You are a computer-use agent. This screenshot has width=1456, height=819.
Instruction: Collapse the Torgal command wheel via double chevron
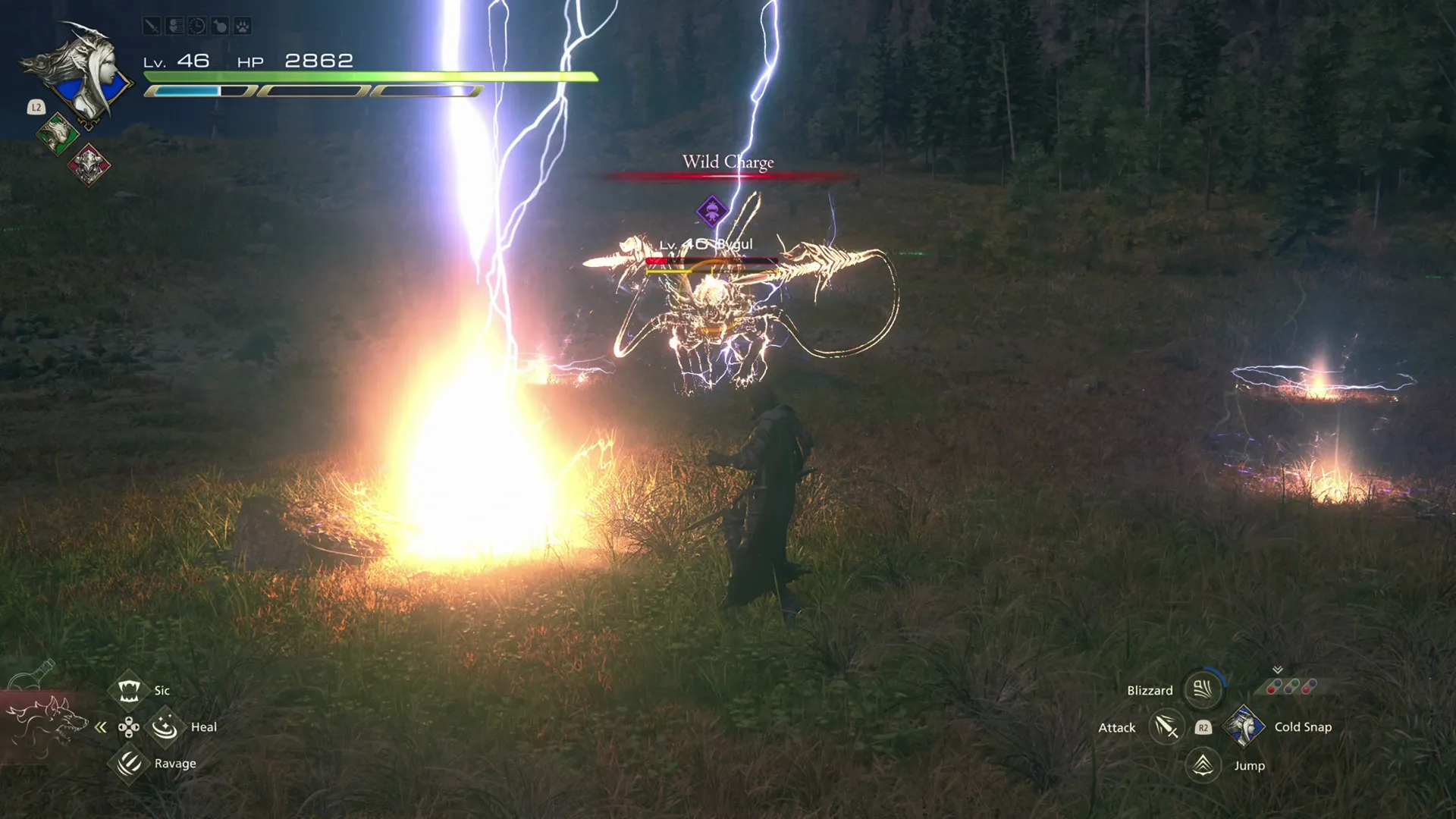[x=101, y=726]
